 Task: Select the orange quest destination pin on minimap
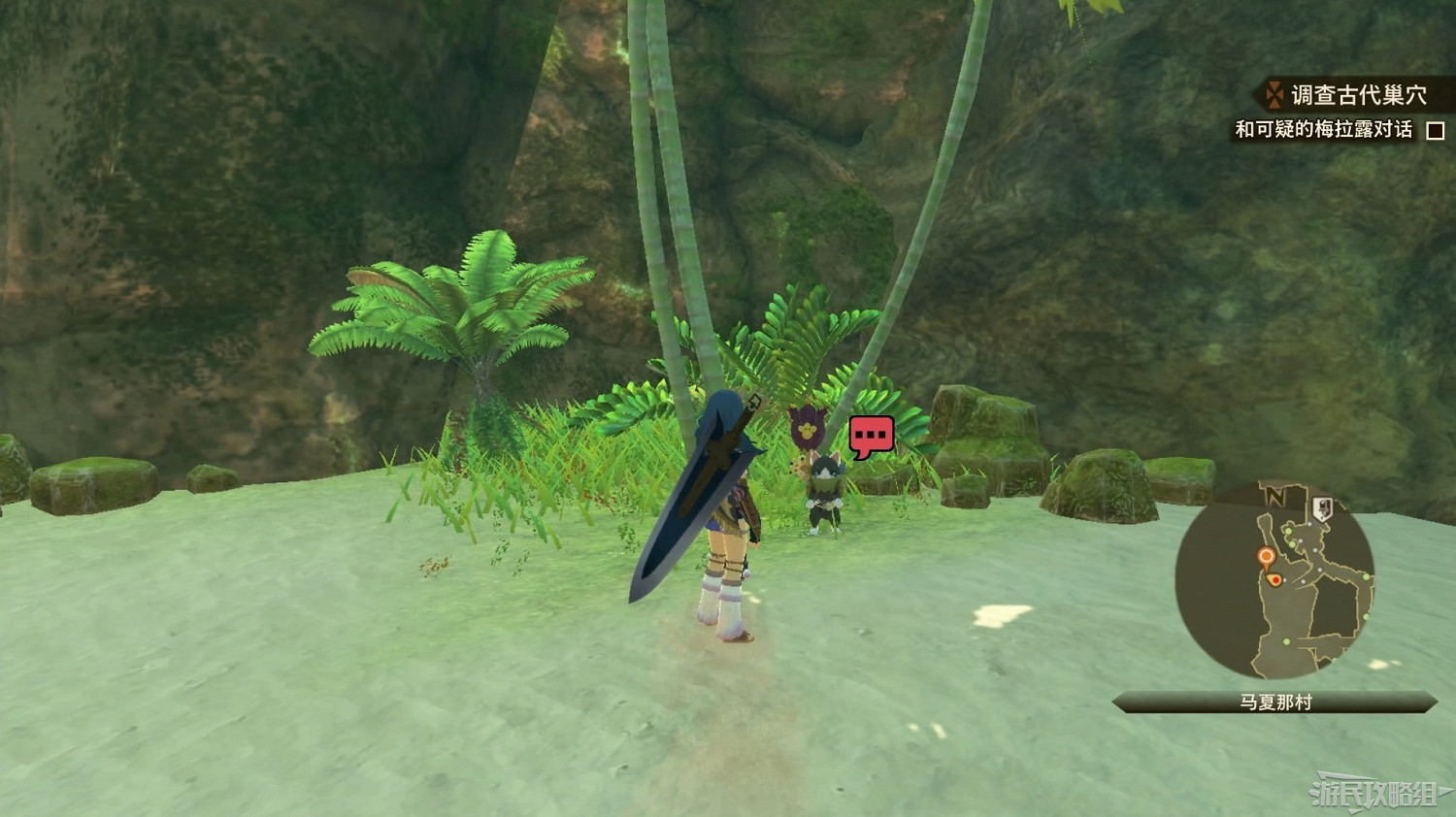click(1266, 555)
